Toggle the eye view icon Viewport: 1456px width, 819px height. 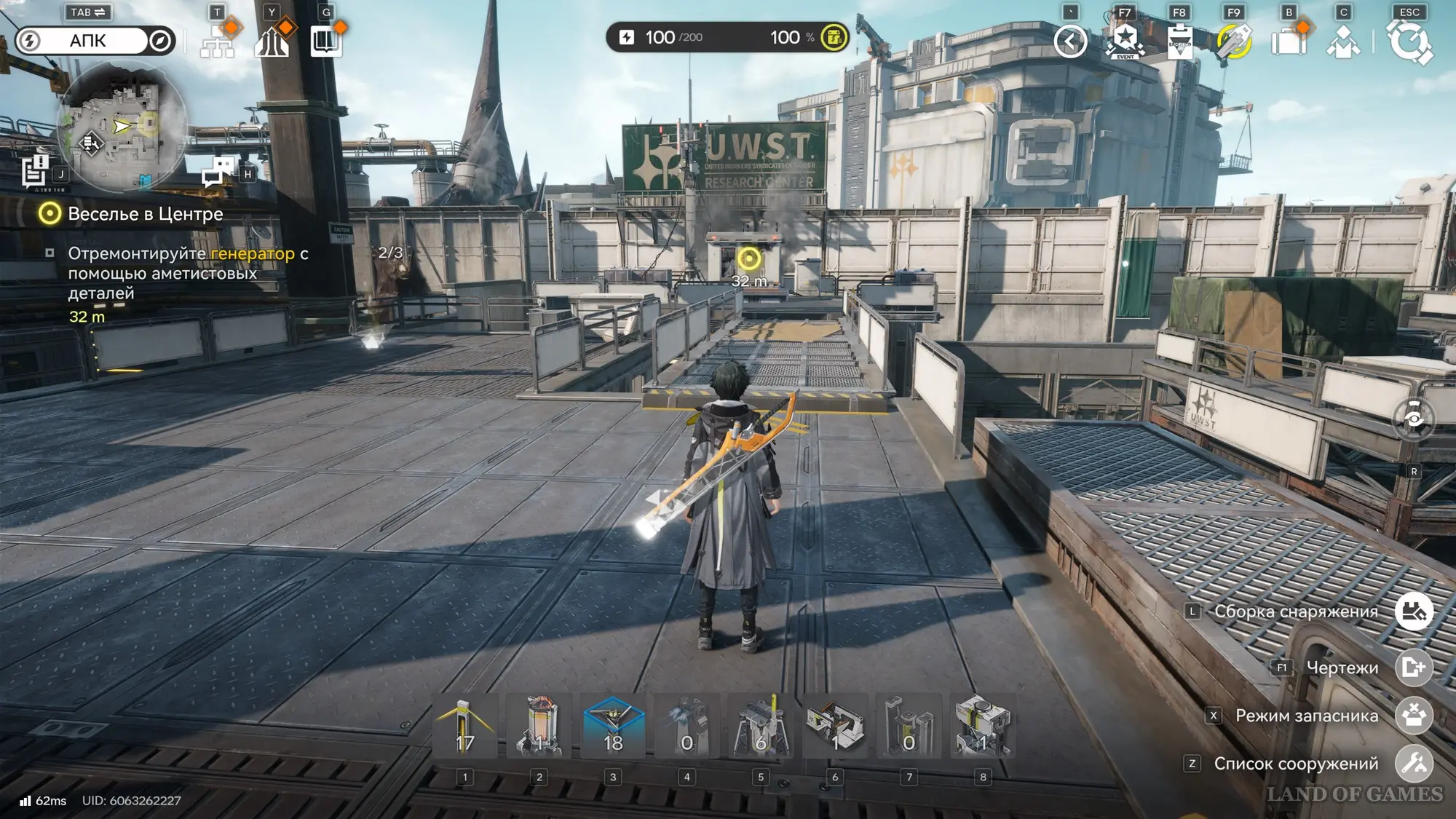point(1413,419)
